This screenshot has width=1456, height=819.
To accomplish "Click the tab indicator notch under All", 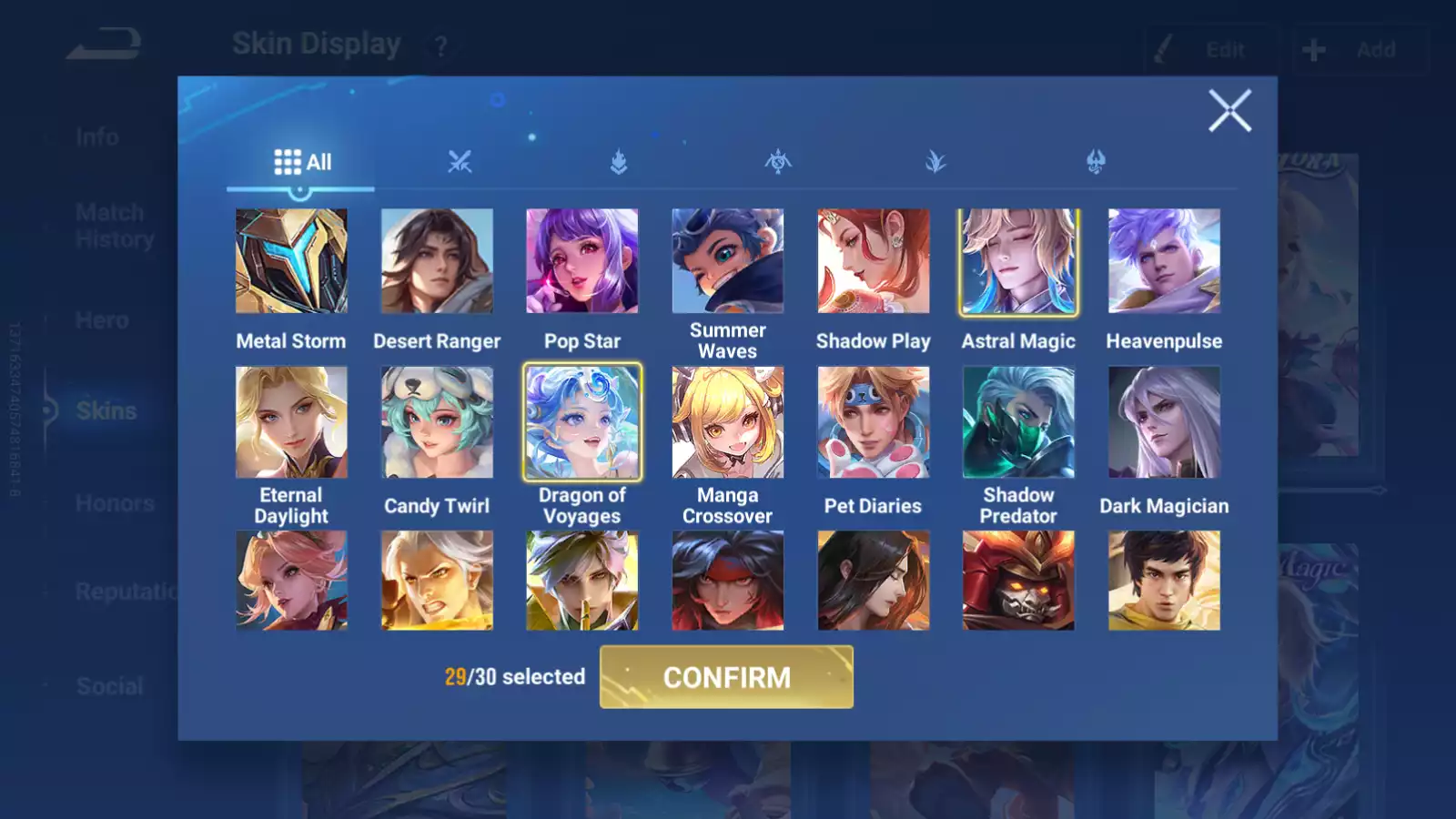I will pos(300,193).
